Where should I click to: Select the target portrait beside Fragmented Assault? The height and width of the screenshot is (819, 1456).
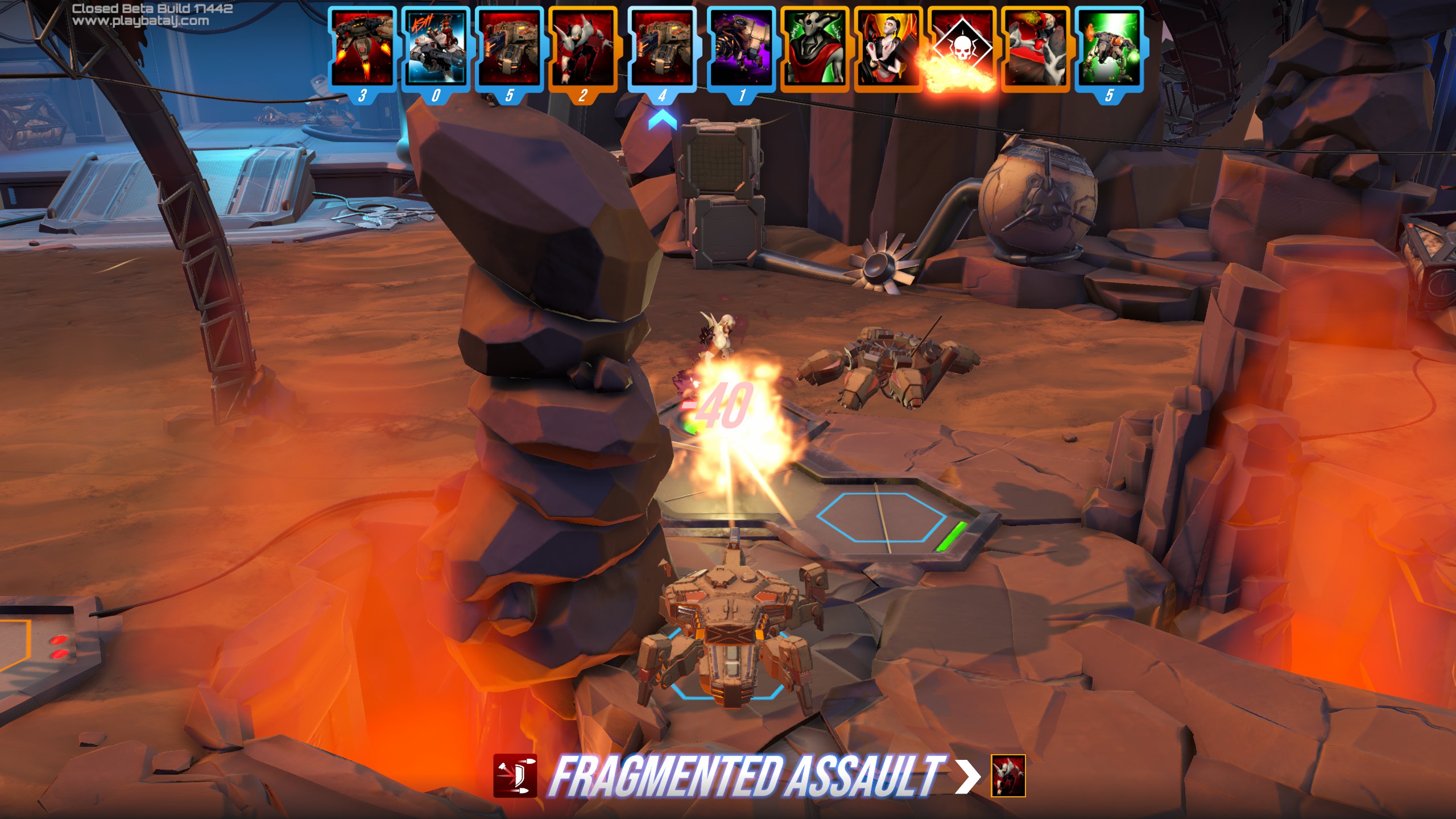point(1008,776)
